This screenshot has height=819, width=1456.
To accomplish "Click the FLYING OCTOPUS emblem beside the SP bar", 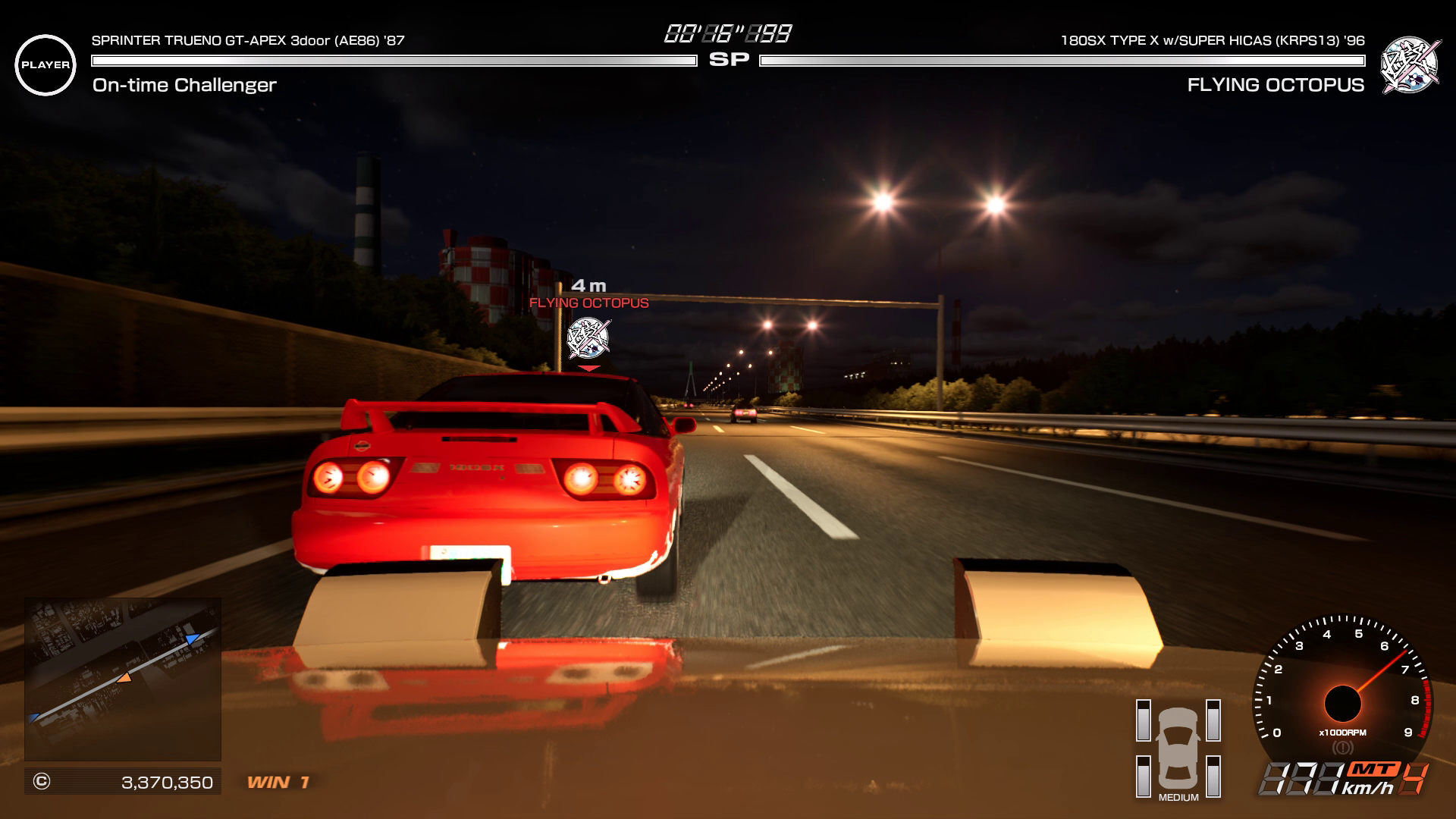I will click(1409, 65).
